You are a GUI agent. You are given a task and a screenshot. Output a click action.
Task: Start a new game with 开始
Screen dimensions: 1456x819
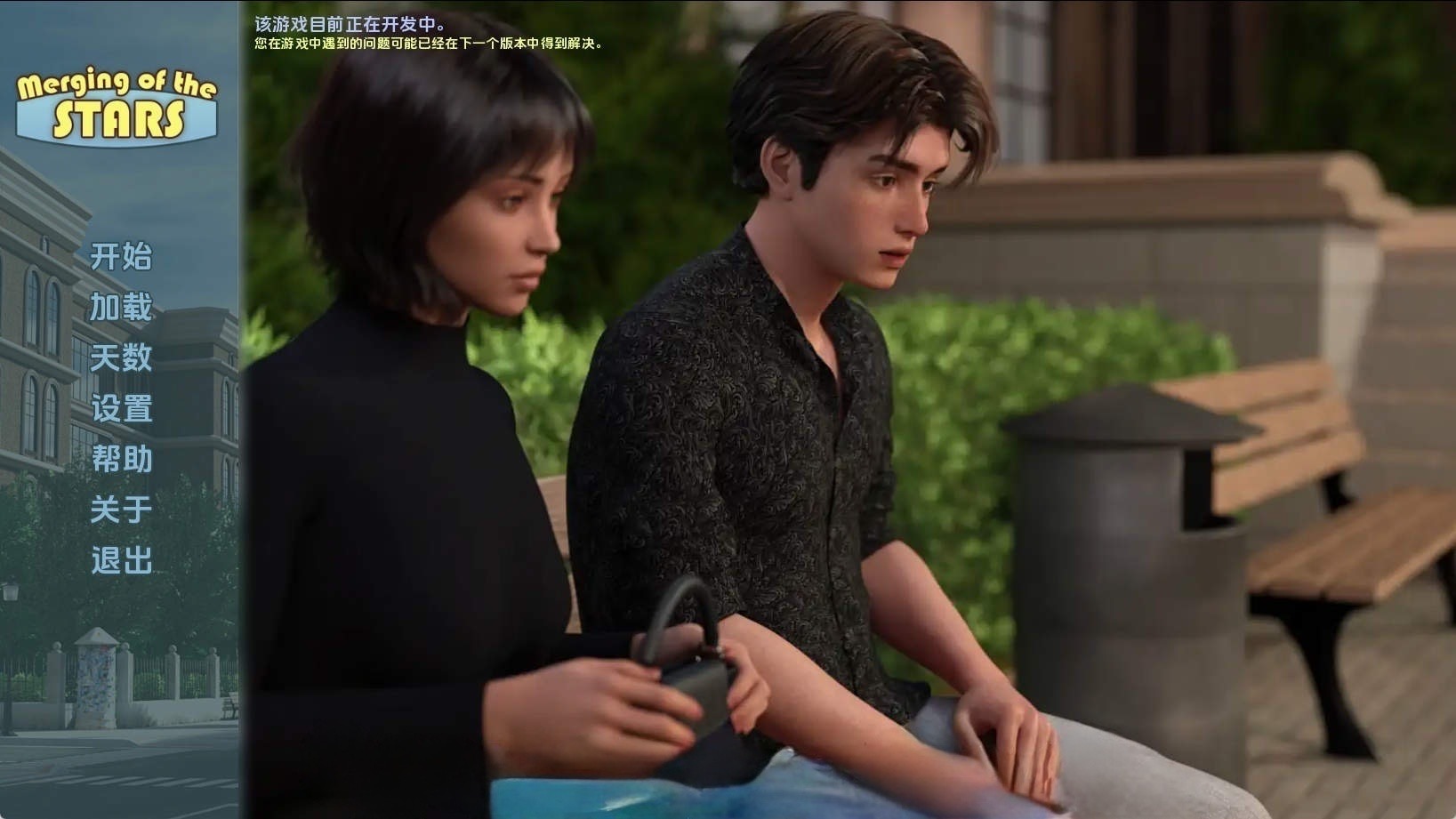point(121,256)
